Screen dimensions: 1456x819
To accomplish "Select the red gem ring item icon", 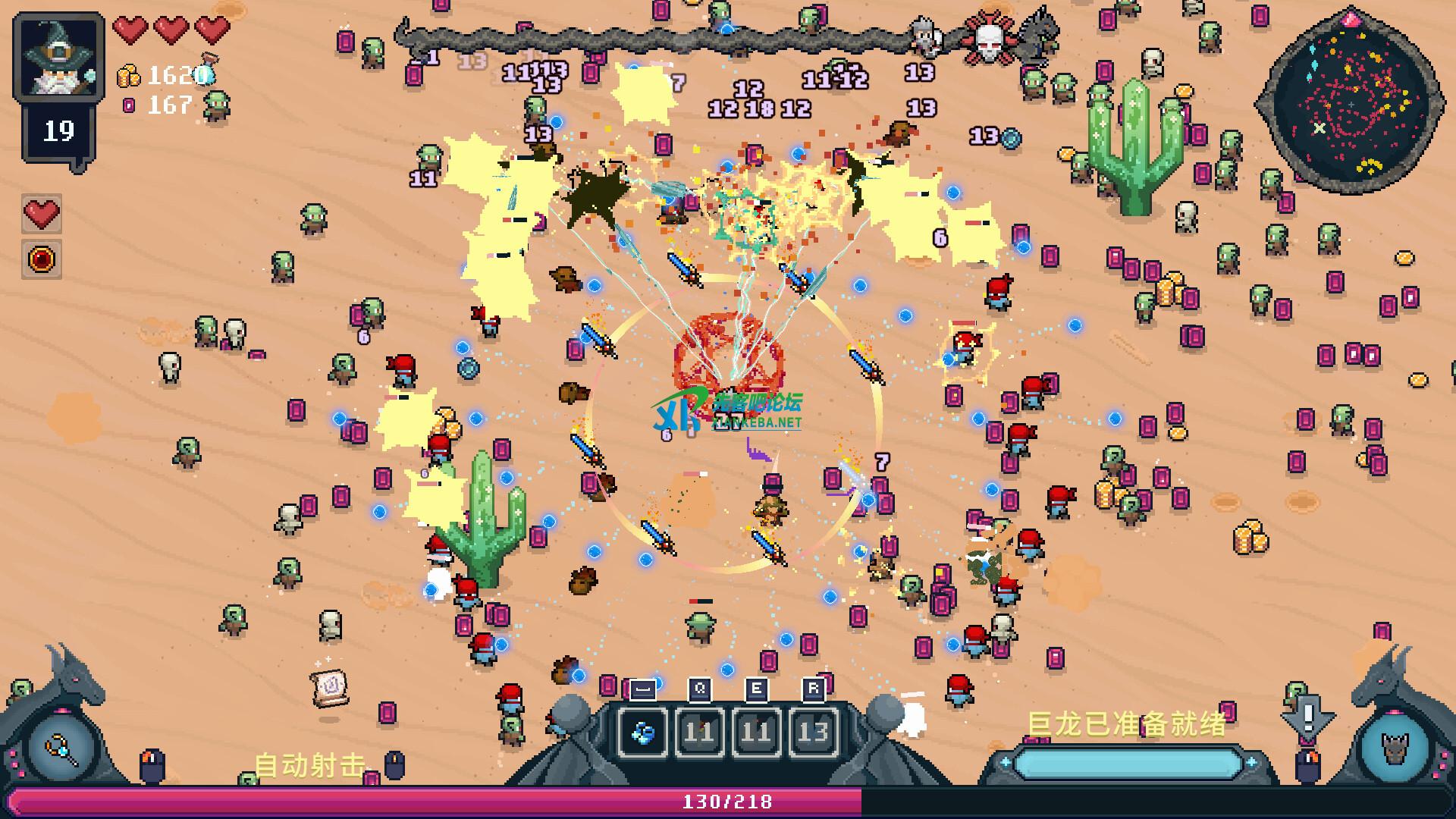I will 42,259.
